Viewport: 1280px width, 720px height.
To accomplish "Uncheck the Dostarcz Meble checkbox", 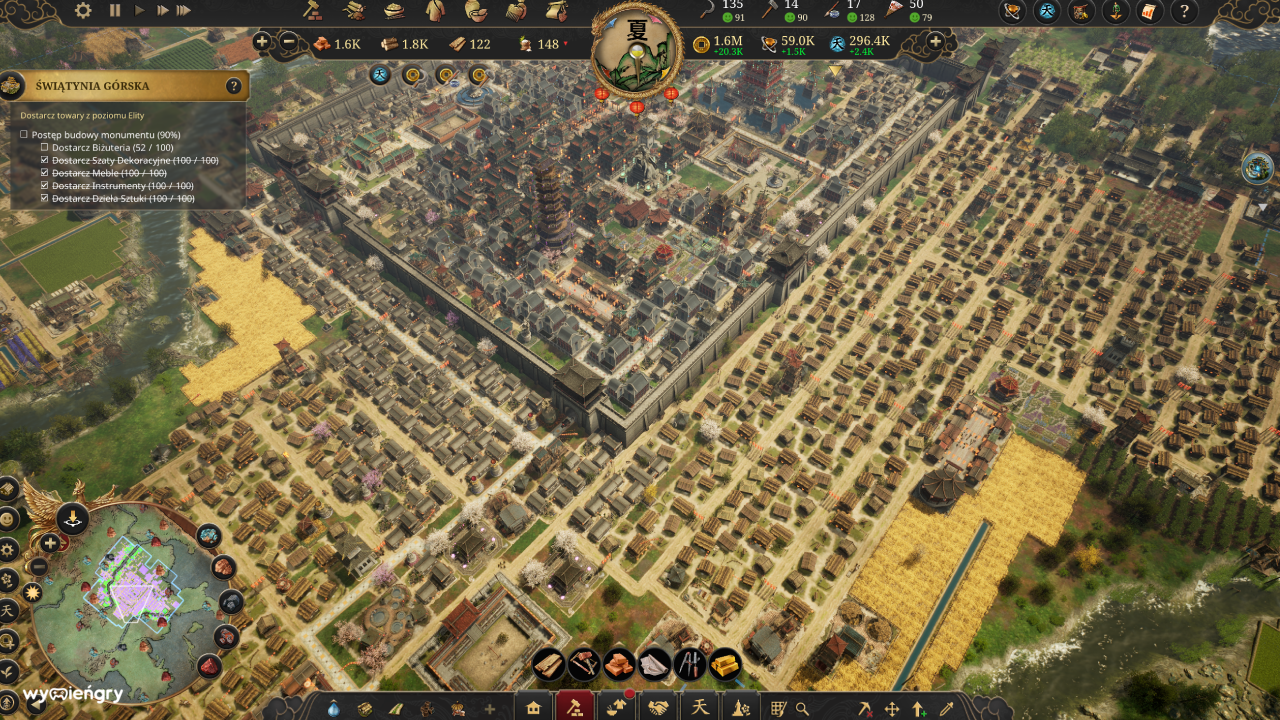I will (43, 172).
